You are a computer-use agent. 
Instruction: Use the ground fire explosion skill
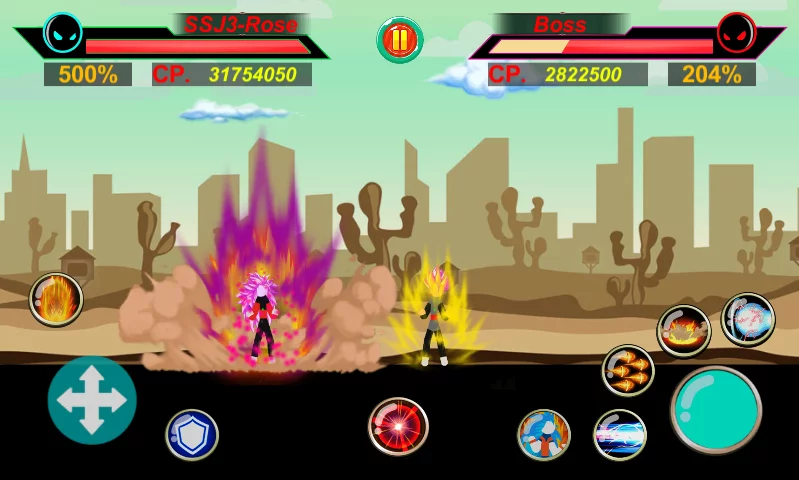tap(684, 331)
